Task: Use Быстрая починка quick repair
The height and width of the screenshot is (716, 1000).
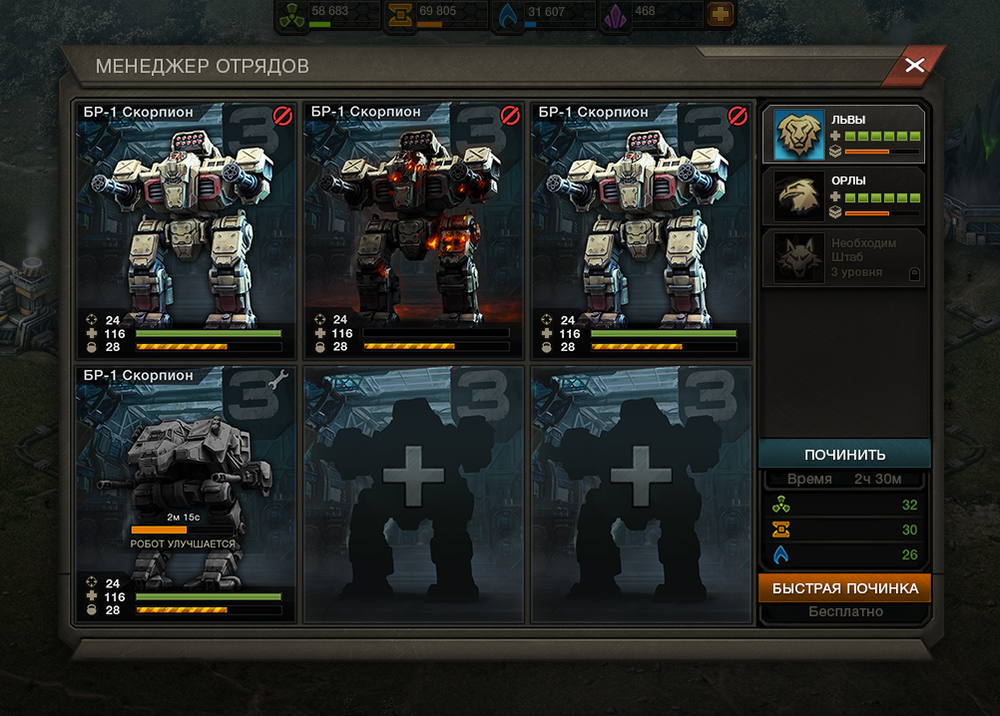Action: click(844, 587)
